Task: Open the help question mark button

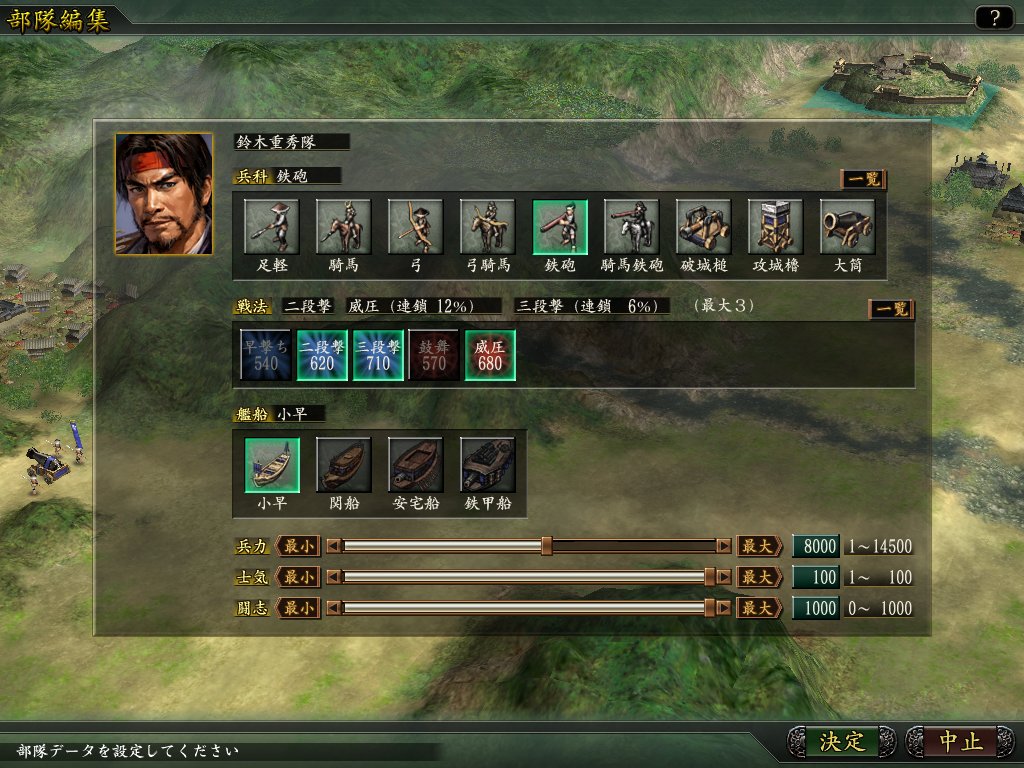Action: (993, 17)
